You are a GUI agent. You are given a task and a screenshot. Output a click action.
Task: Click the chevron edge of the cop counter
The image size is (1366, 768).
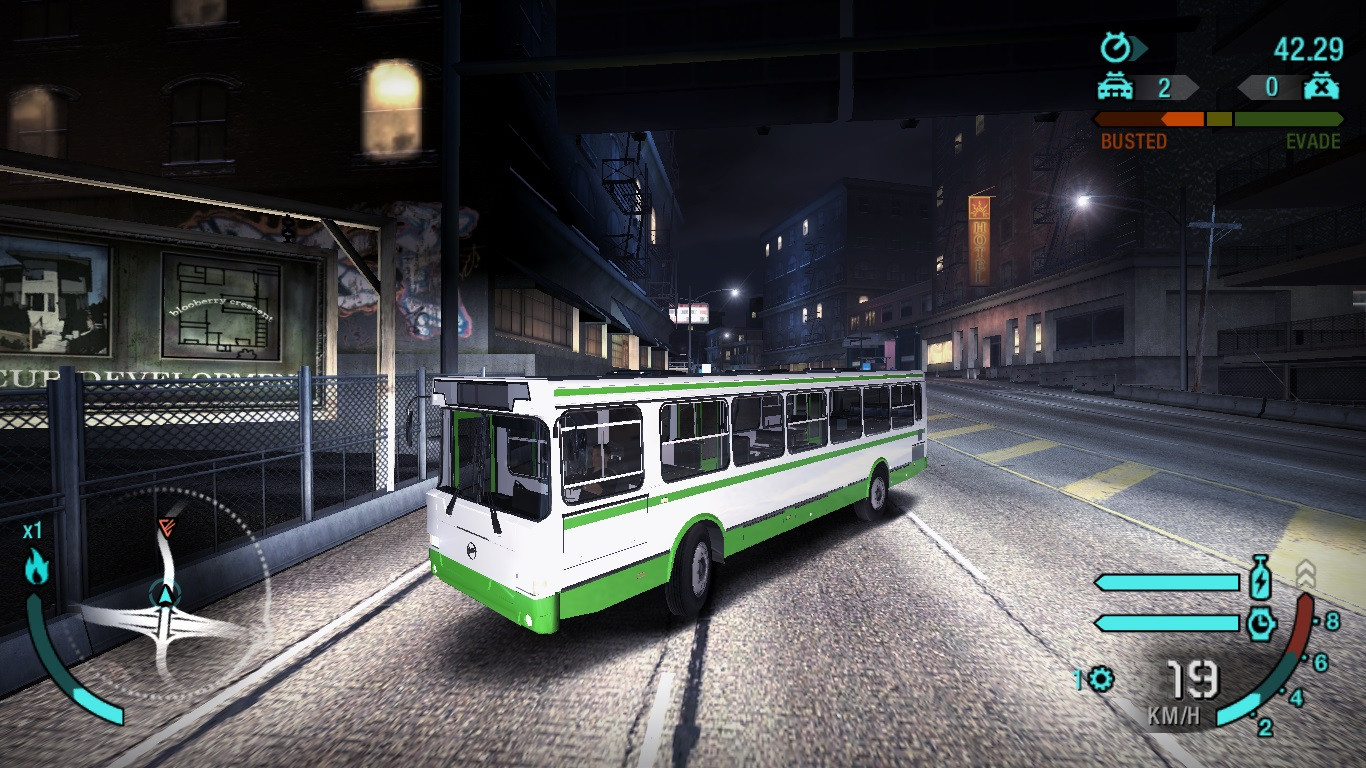click(x=1197, y=87)
